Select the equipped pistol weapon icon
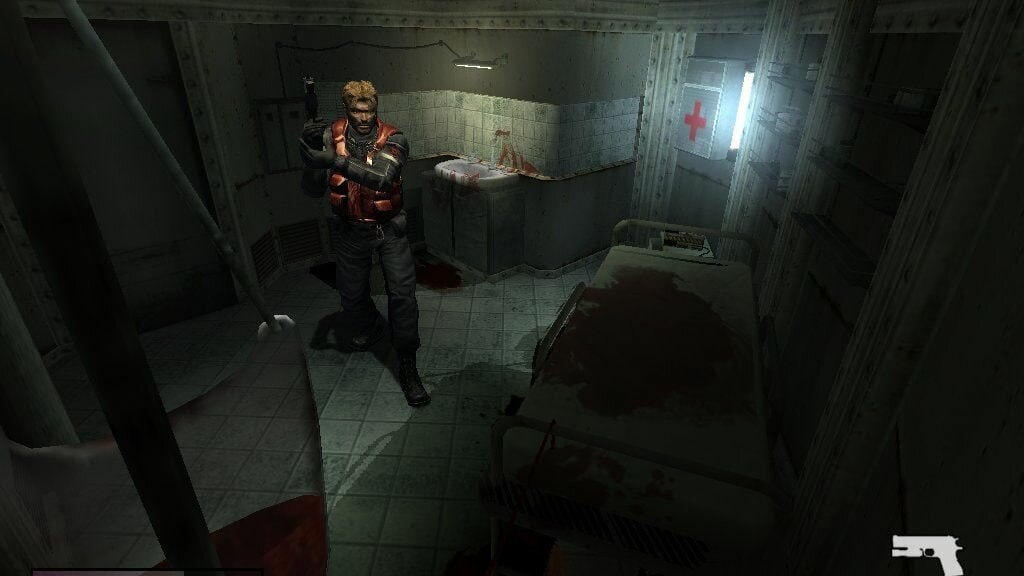This screenshot has width=1024, height=576. click(x=926, y=549)
